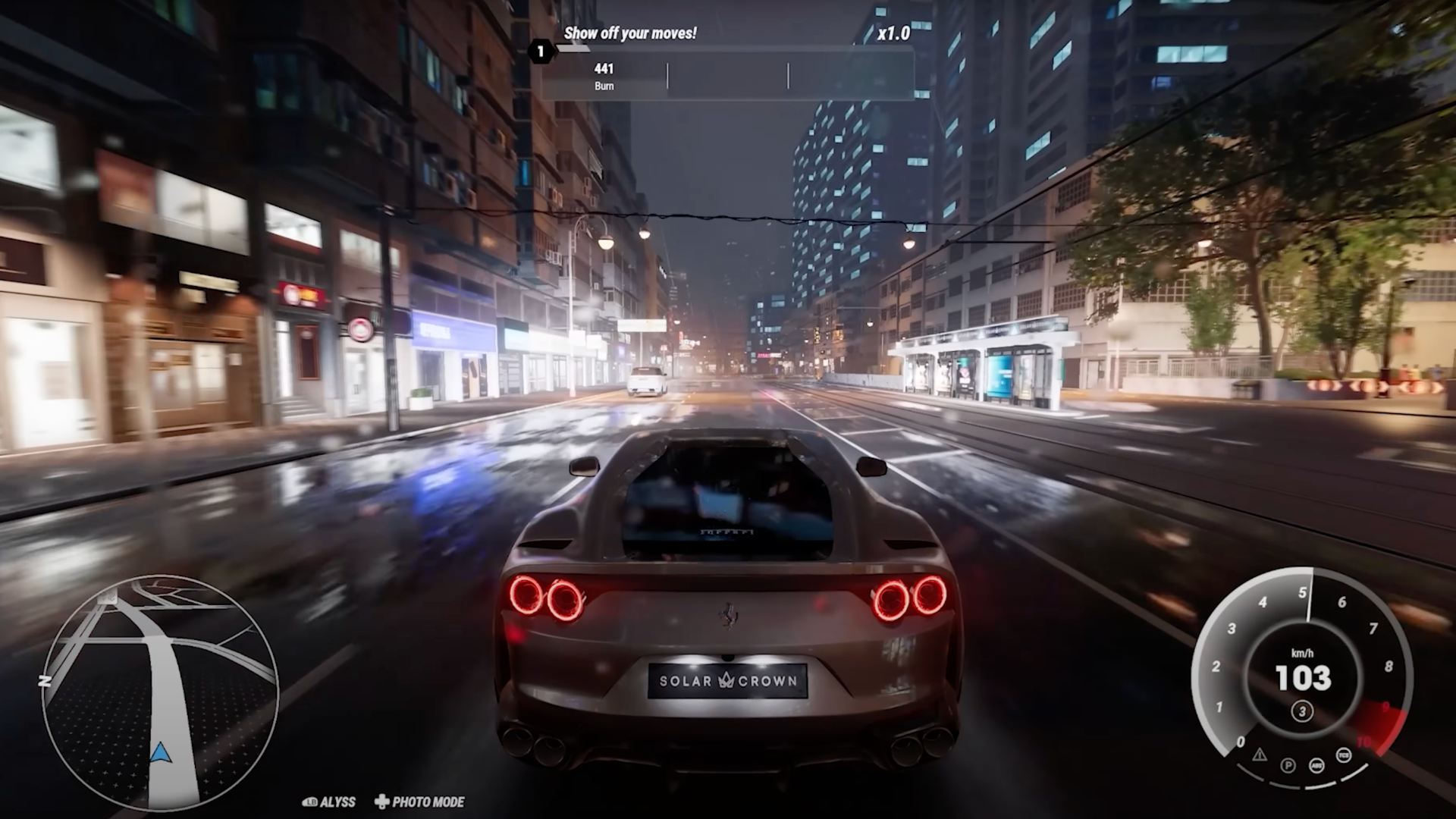The width and height of the screenshot is (1456, 819).
Task: Click the crown logo on the Solar Crown plate
Action: coord(726,682)
